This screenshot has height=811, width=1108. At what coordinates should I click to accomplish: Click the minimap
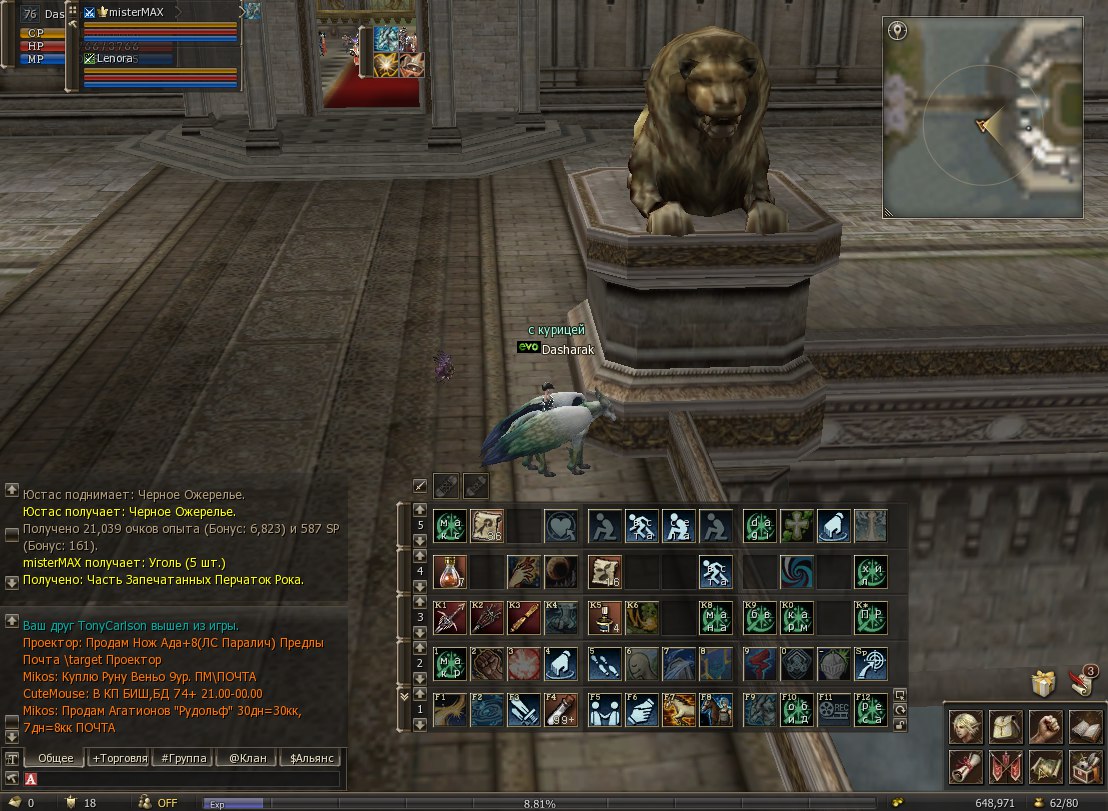tap(983, 117)
